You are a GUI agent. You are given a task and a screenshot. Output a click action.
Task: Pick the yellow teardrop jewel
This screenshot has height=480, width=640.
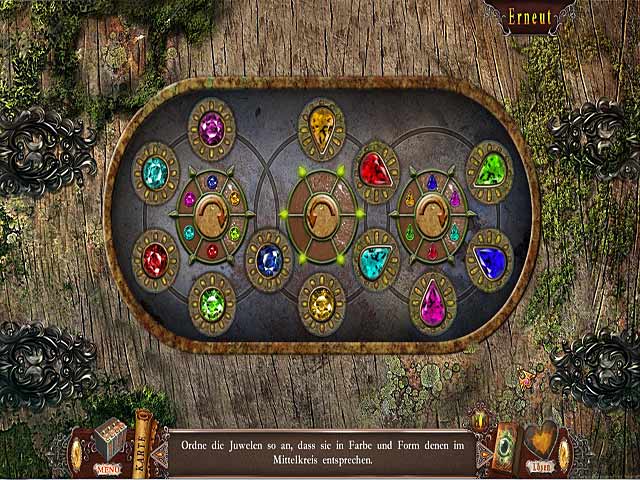(321, 127)
